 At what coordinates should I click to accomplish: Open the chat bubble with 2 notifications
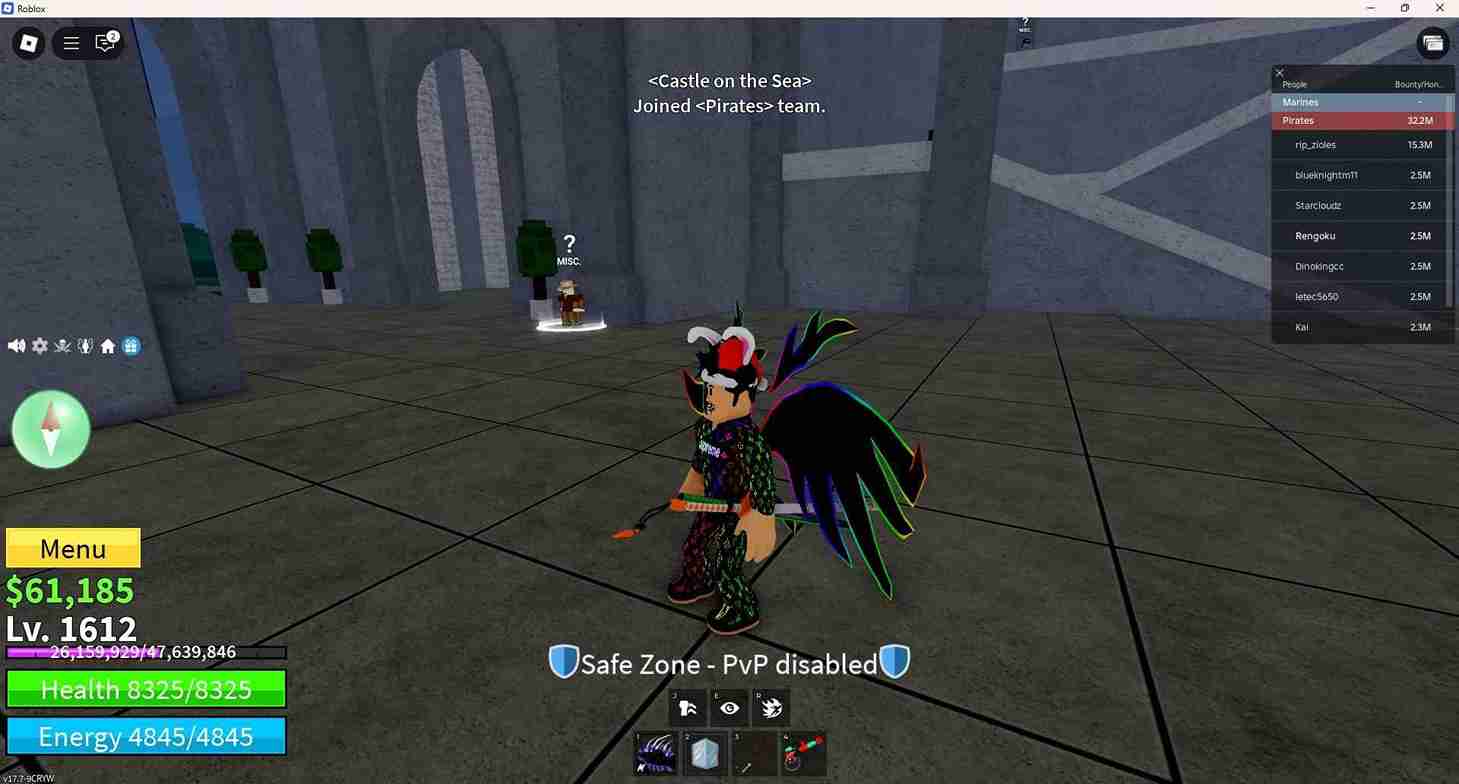(105, 43)
